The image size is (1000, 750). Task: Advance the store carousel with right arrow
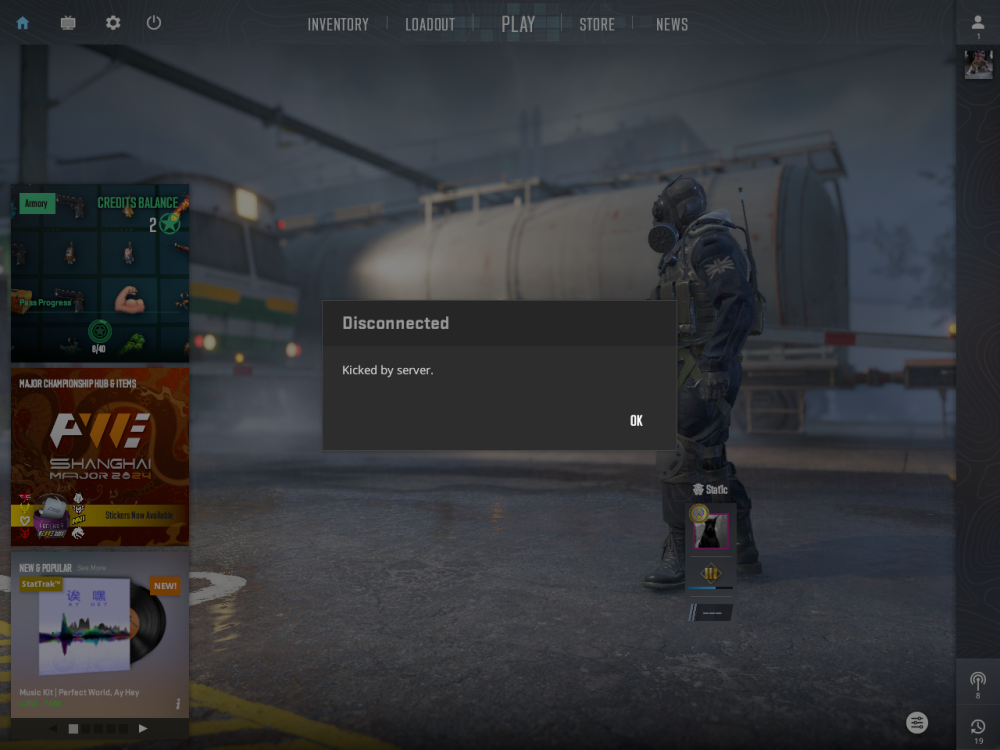coord(143,729)
